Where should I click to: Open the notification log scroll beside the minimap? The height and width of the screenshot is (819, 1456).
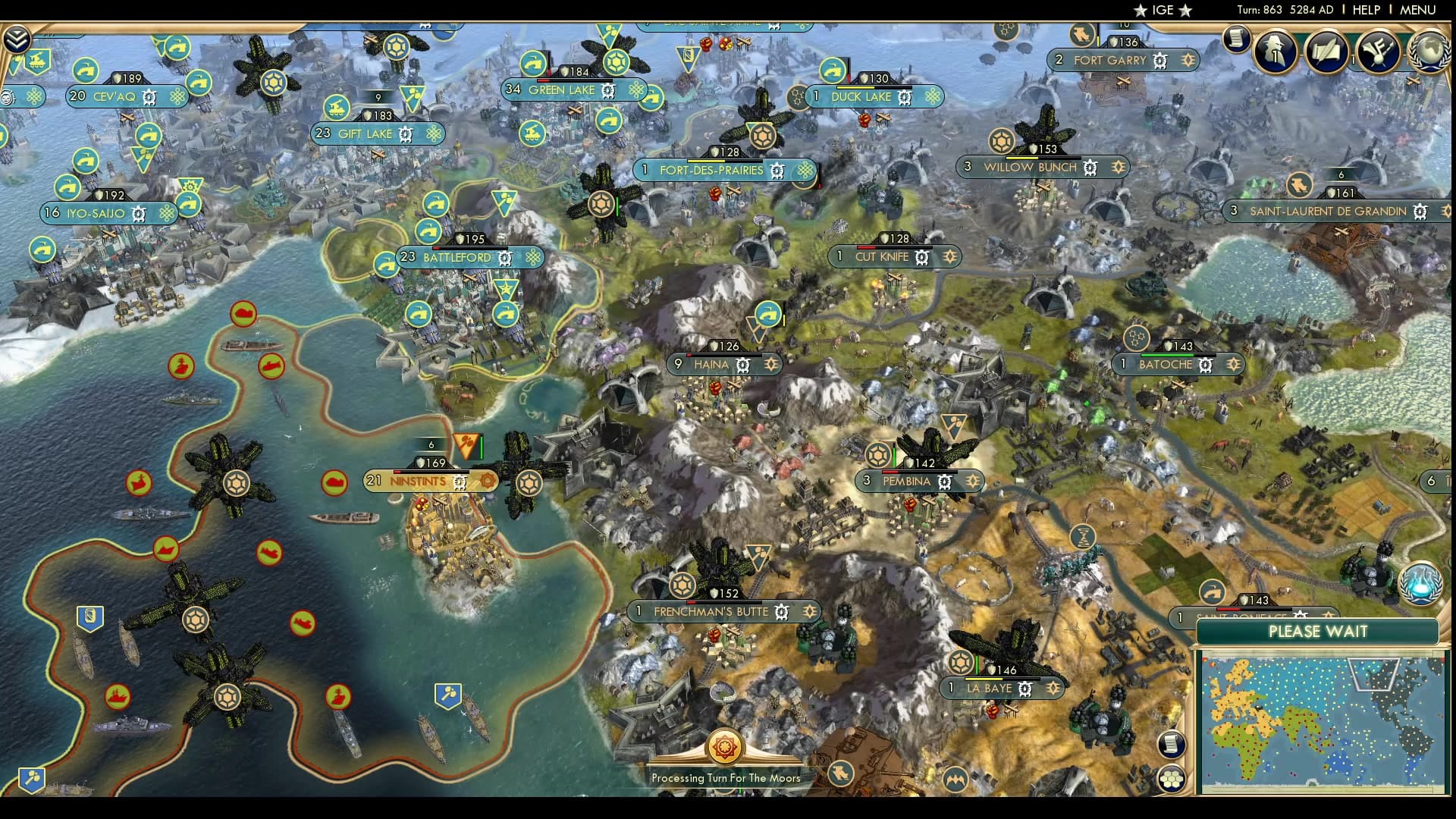pyautogui.click(x=1172, y=743)
